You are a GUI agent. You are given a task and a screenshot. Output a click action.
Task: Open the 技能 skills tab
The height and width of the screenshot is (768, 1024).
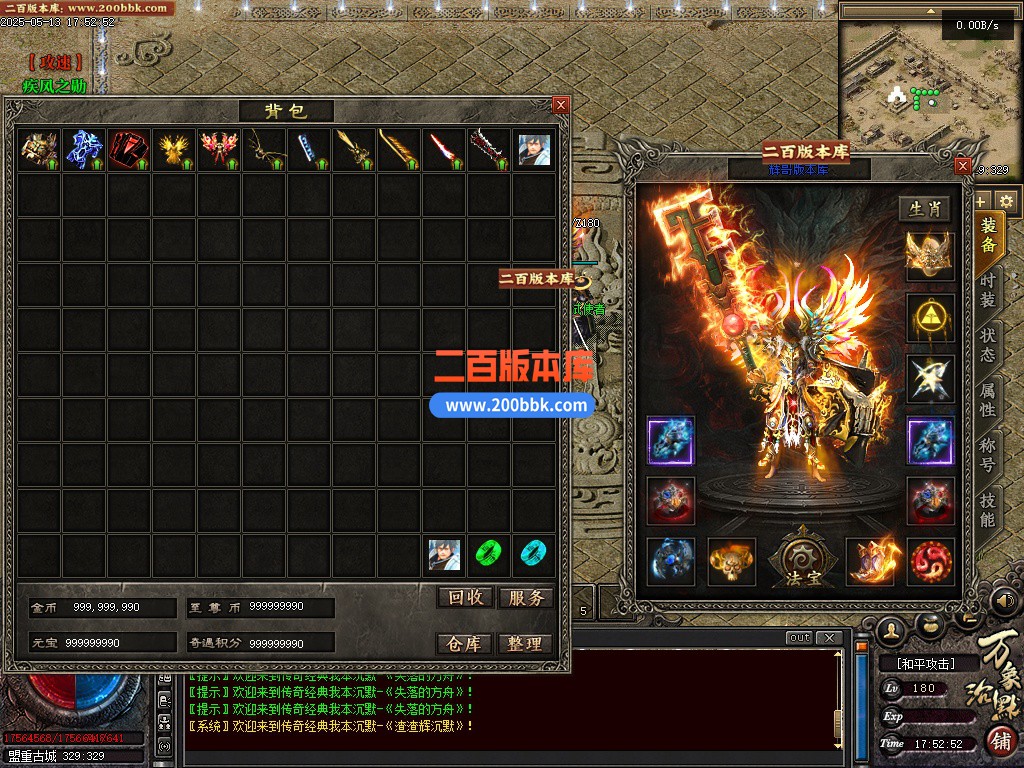point(988,509)
